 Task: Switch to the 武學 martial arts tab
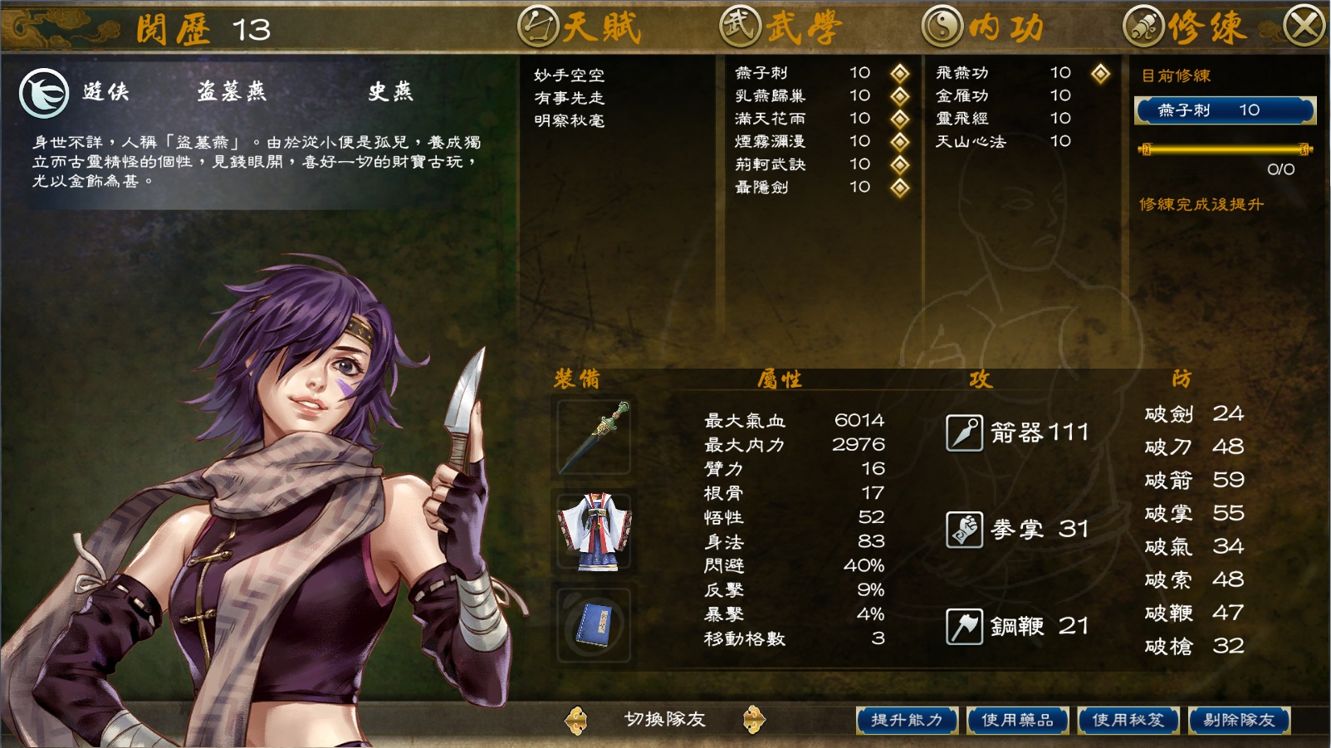[781, 27]
